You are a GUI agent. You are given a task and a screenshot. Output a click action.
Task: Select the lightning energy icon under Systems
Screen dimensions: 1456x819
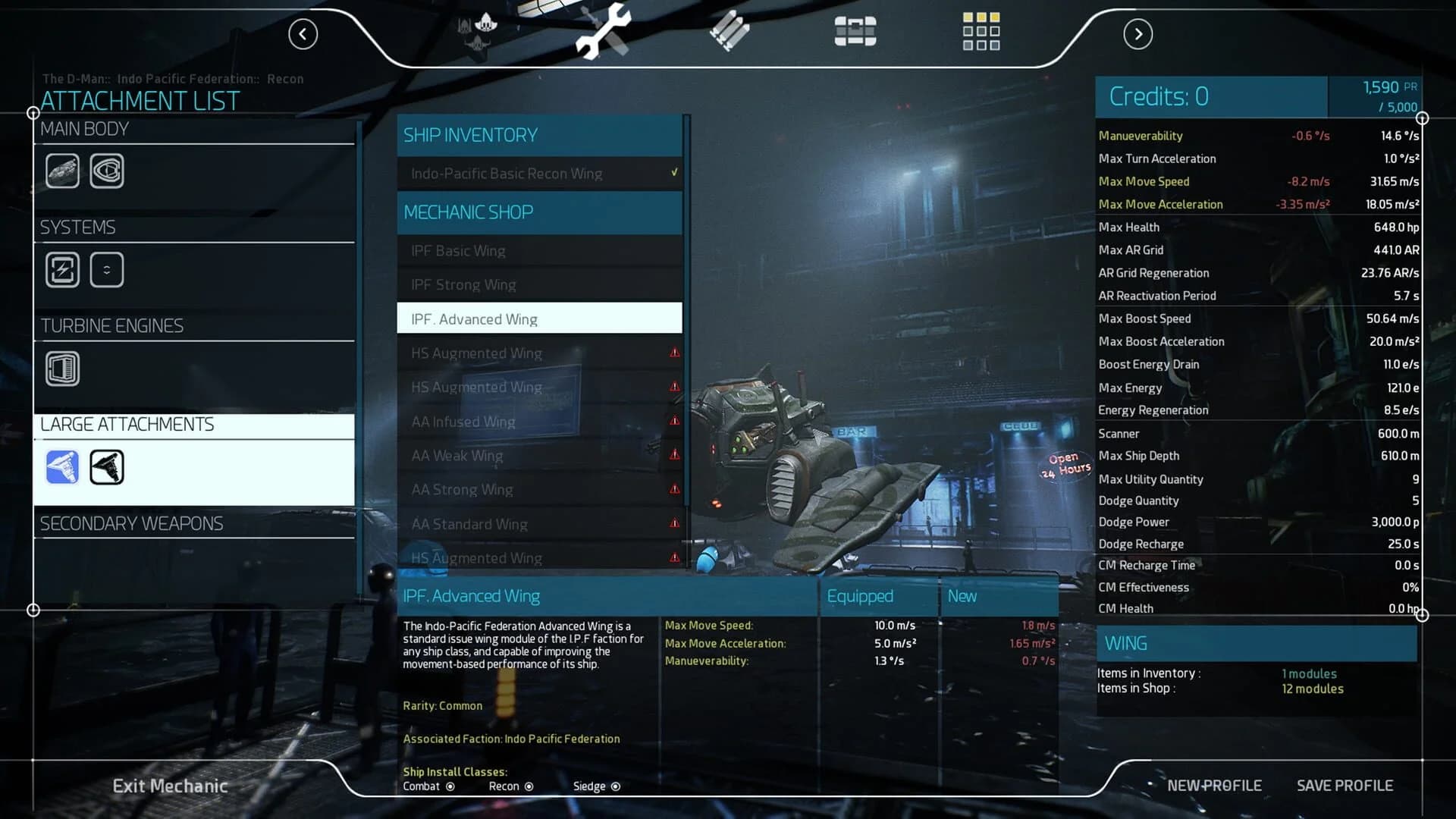point(62,269)
